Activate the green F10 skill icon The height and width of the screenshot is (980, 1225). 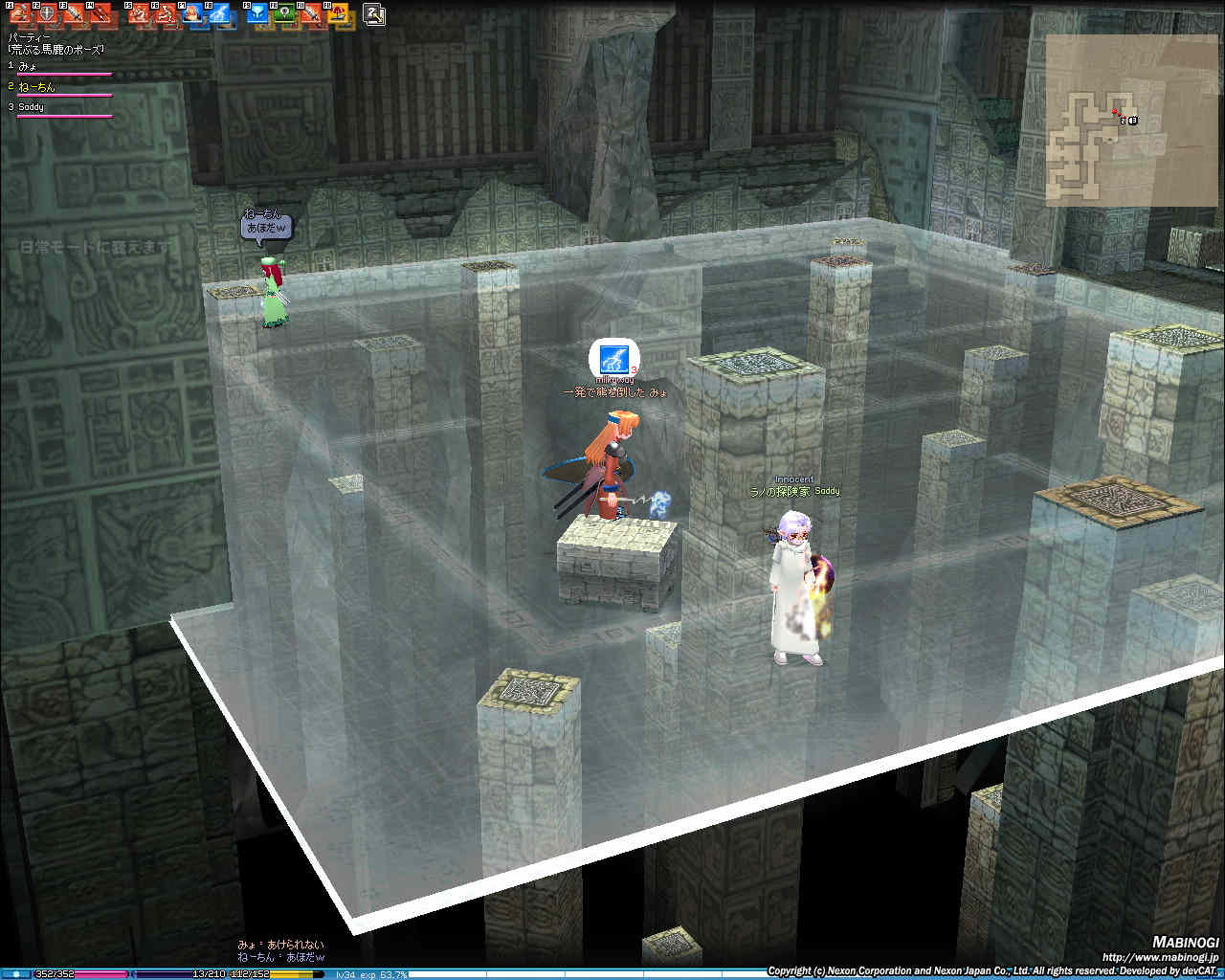pyautogui.click(x=284, y=14)
